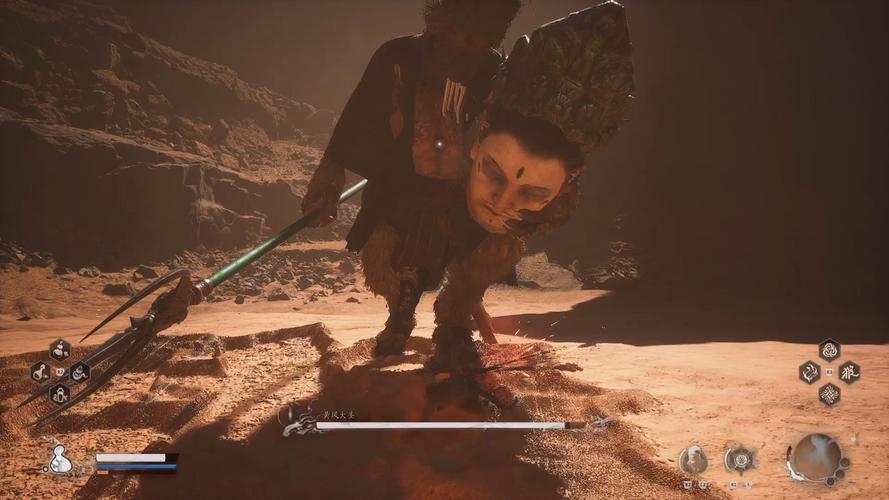
Task: Cast the left flame-shaped spell
Action: tap(809, 372)
